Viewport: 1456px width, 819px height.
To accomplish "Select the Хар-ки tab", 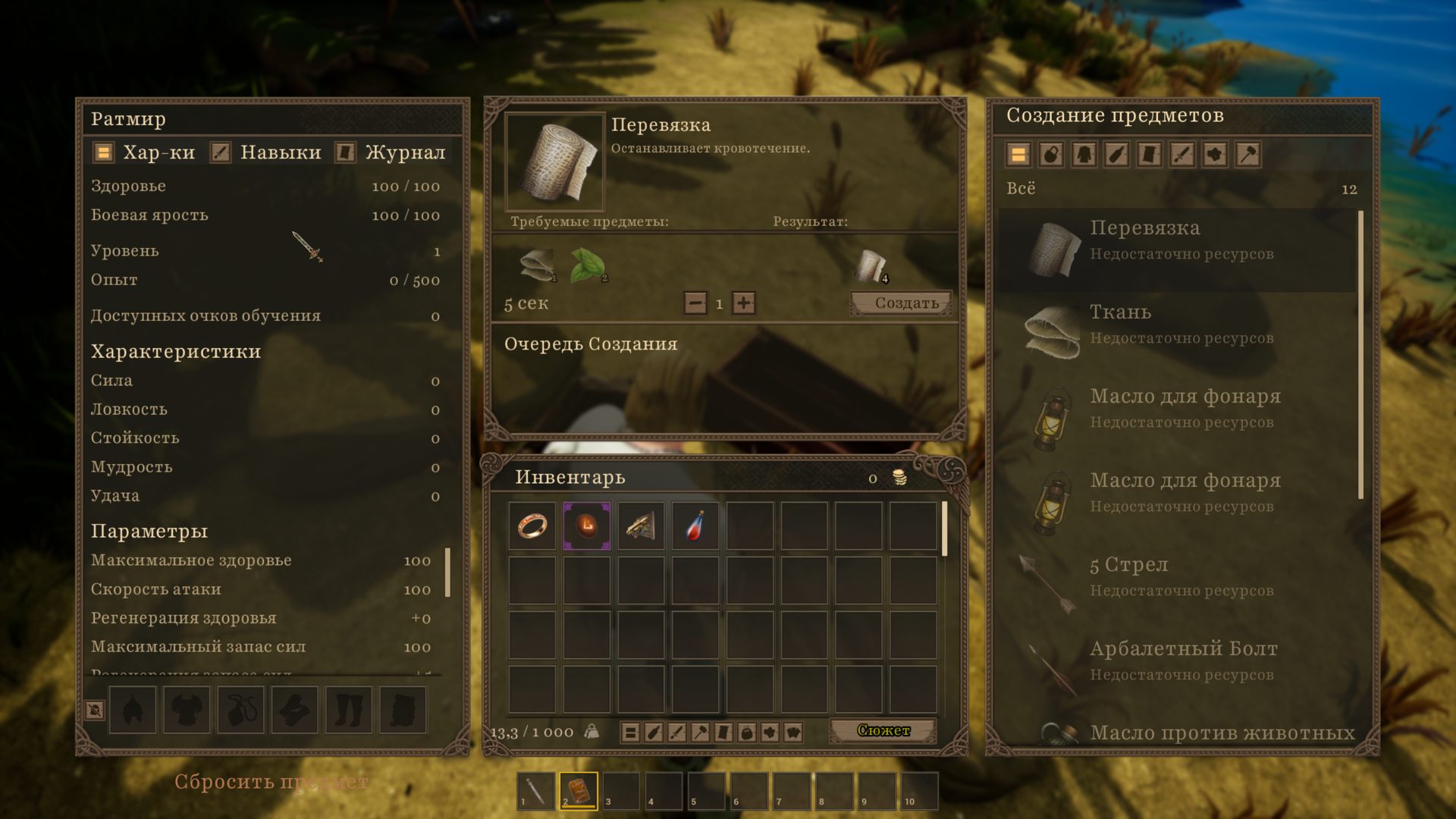I will click(x=145, y=152).
